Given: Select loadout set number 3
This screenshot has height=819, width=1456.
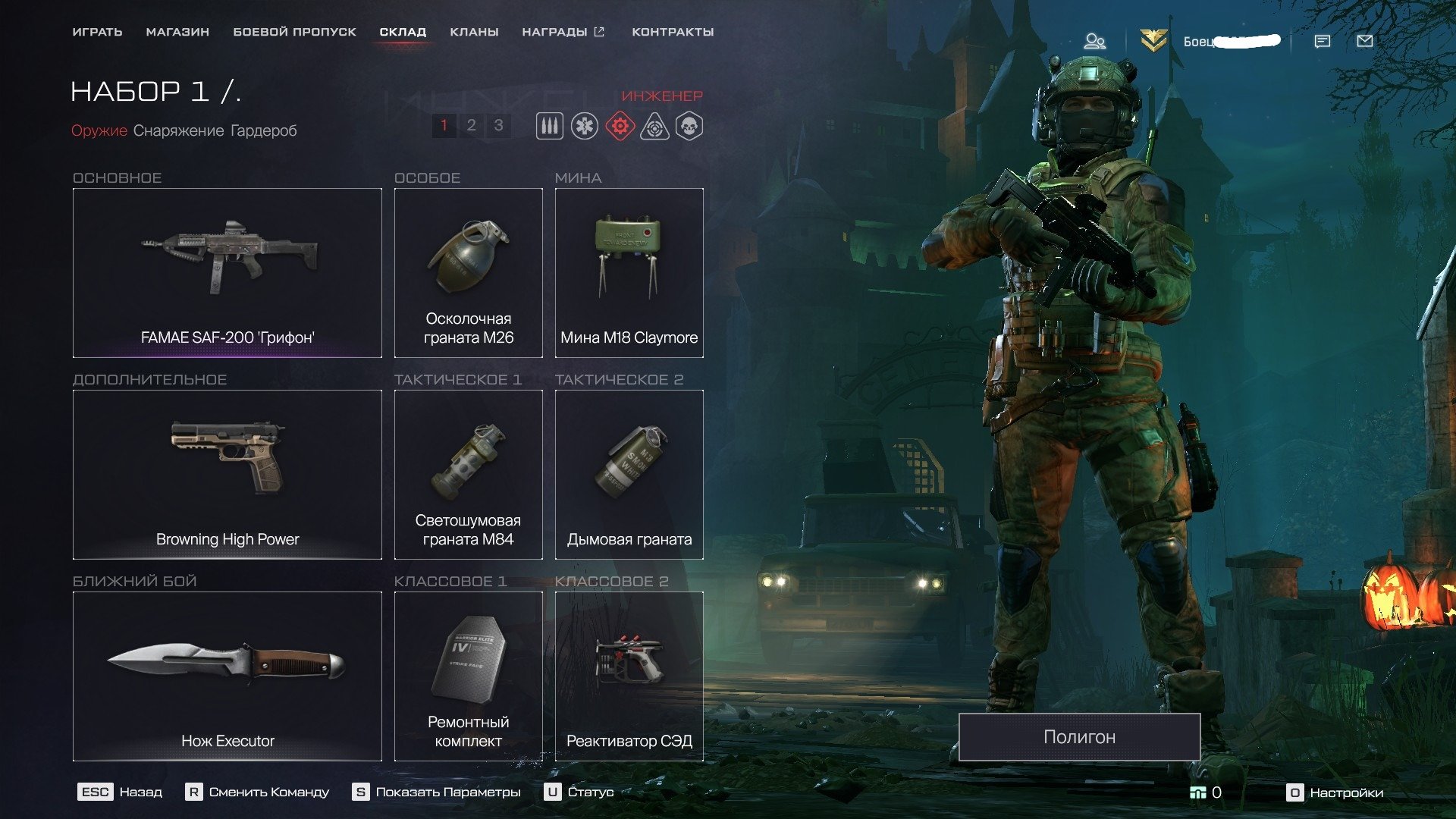Looking at the screenshot, I should tap(498, 125).
